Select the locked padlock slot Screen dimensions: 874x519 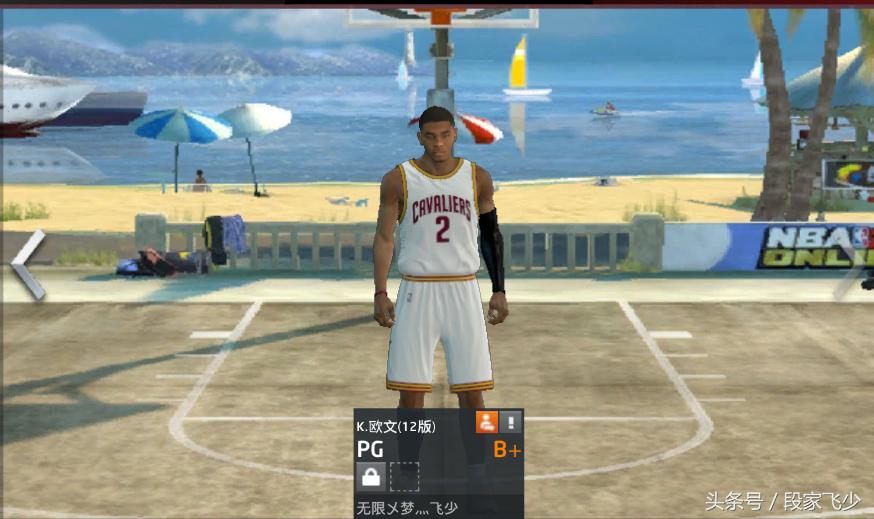coord(371,477)
